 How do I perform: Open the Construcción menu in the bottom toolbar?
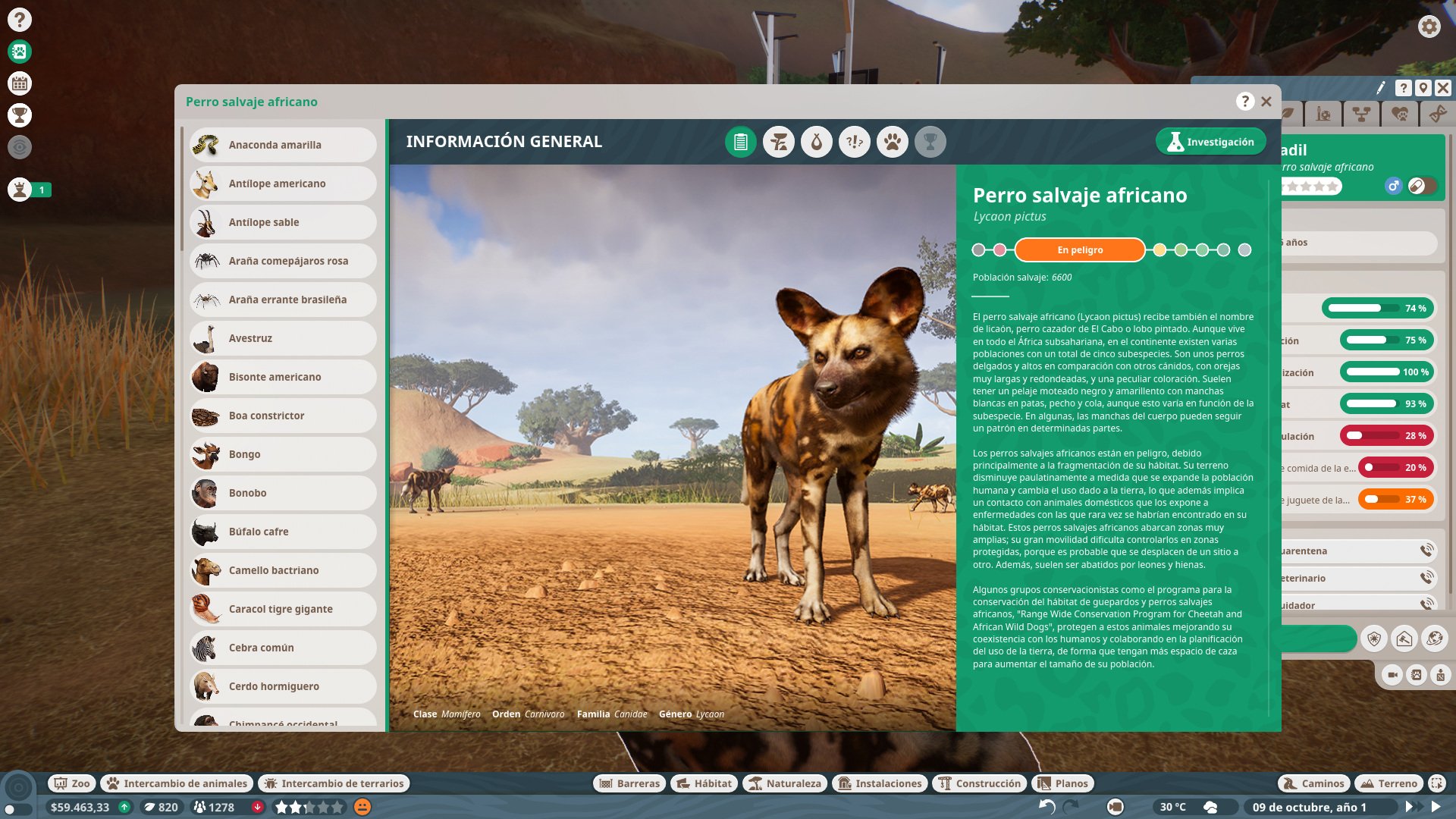click(979, 783)
